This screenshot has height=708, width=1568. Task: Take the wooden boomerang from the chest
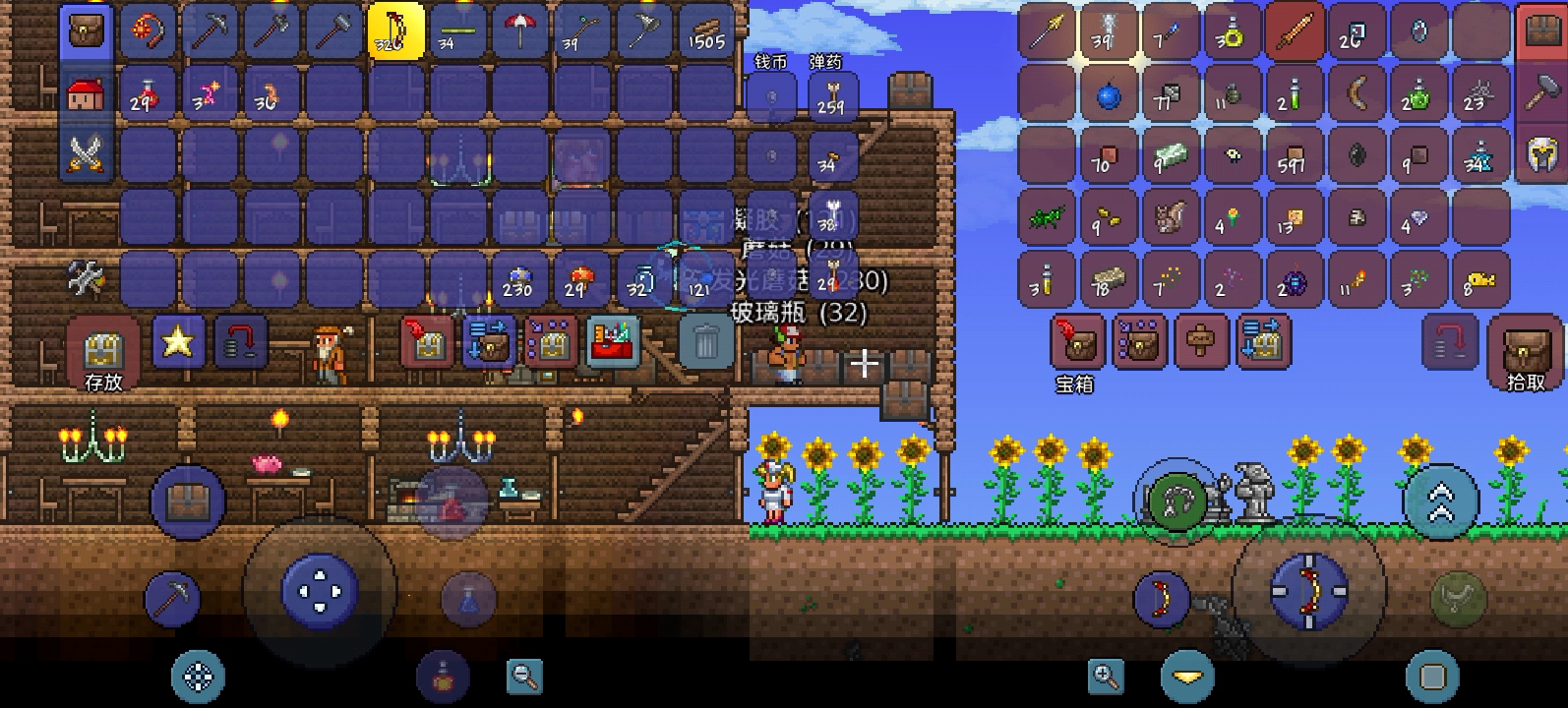[1357, 93]
